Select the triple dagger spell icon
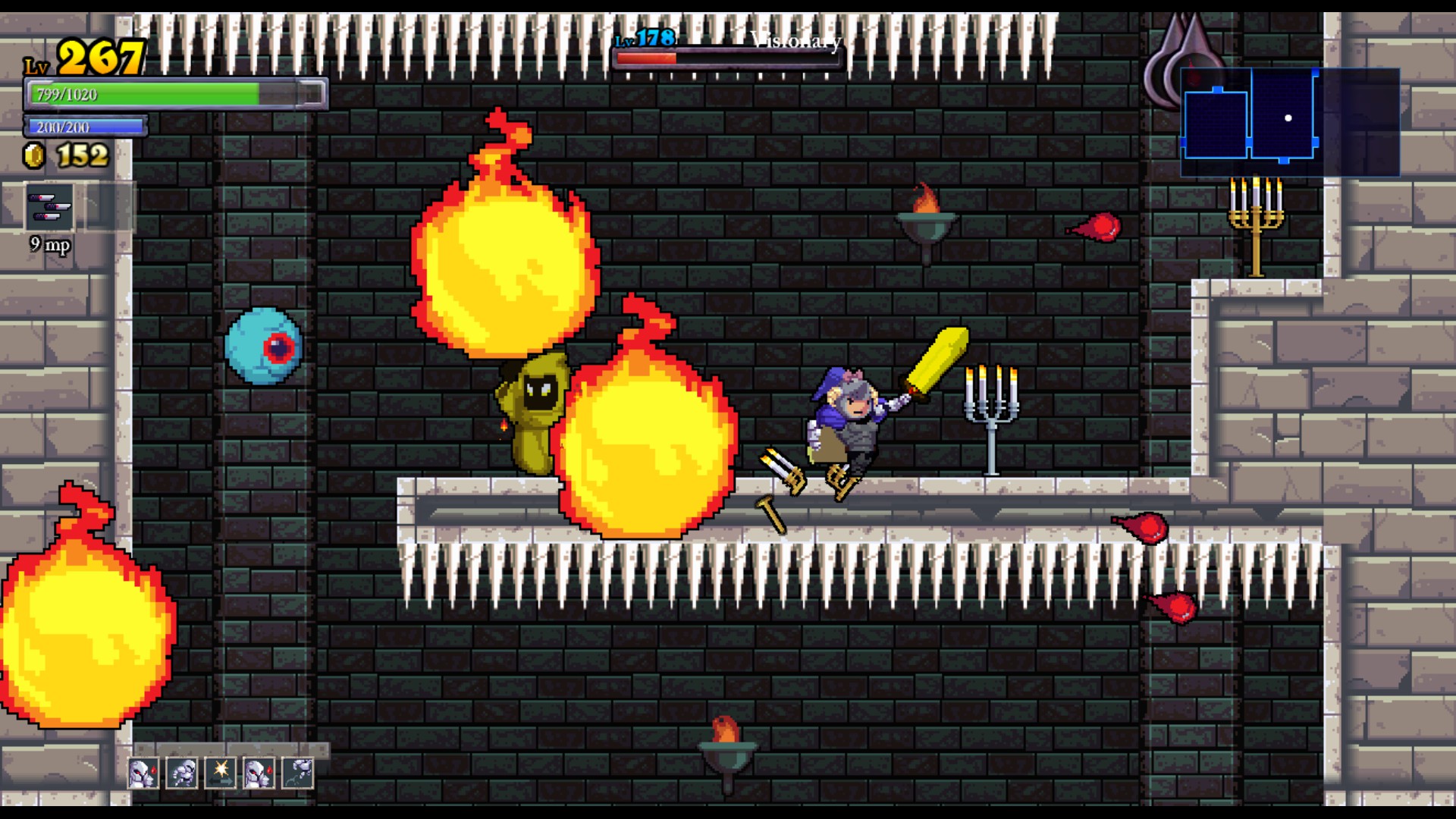1456x819 pixels. 50,207
